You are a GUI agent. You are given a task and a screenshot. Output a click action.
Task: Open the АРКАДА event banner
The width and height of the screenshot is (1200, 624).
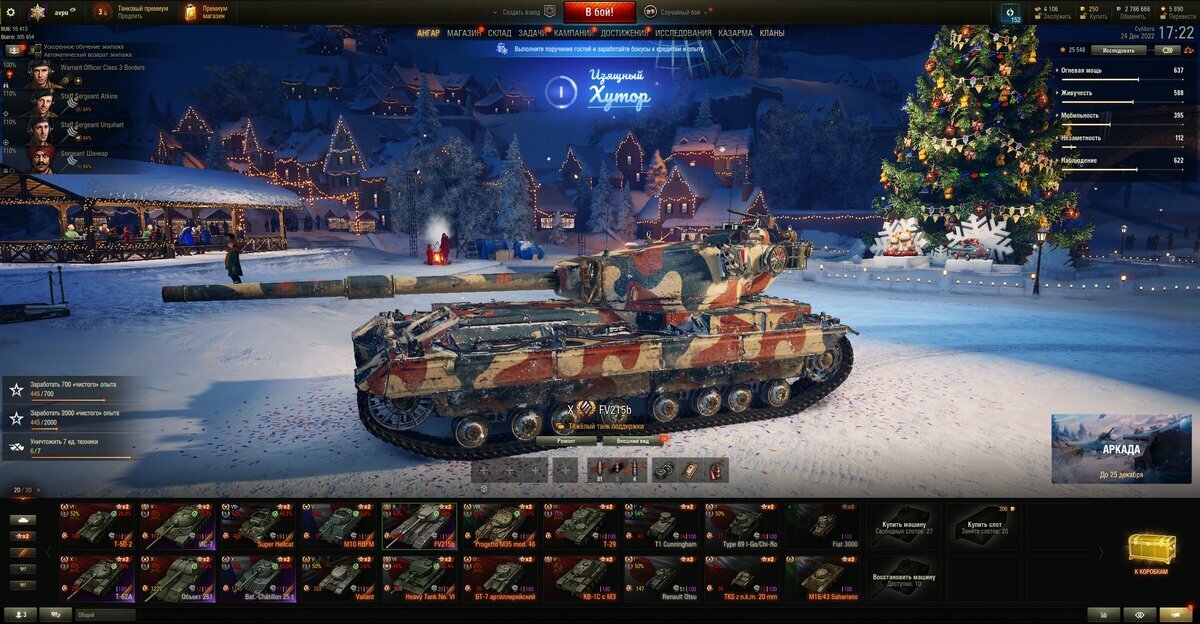[x=1120, y=449]
